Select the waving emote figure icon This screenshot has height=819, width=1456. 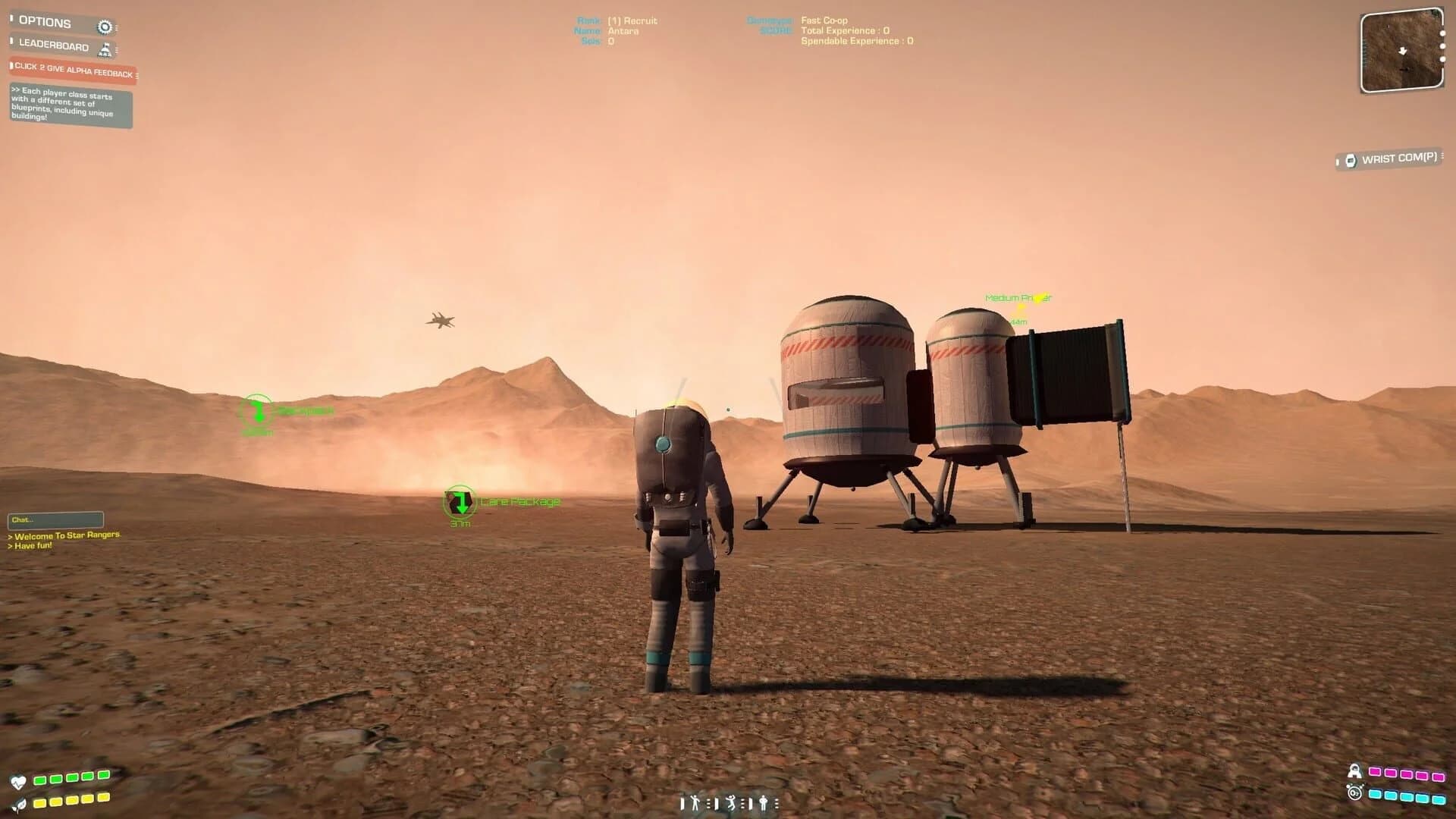[x=695, y=802]
